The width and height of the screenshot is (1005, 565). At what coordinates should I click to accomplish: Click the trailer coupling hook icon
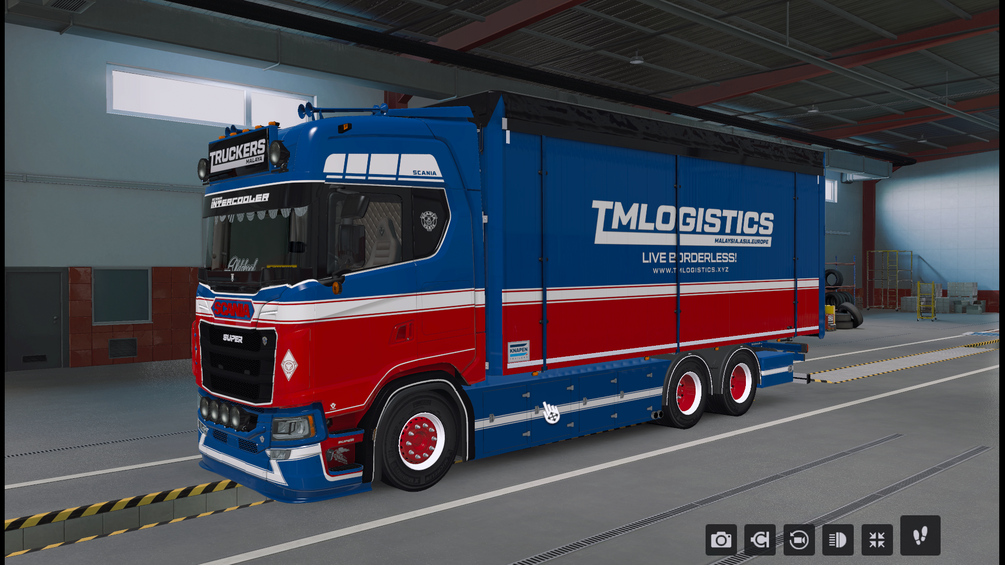tap(760, 540)
